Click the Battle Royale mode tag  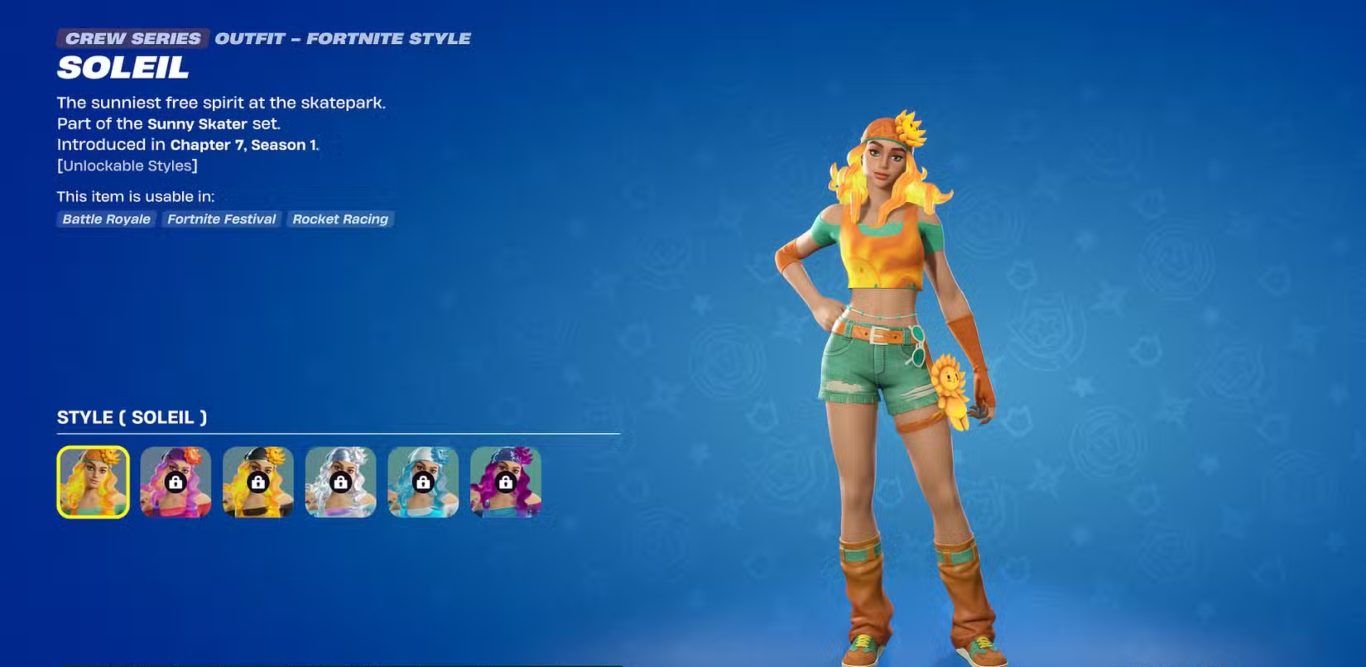106,219
